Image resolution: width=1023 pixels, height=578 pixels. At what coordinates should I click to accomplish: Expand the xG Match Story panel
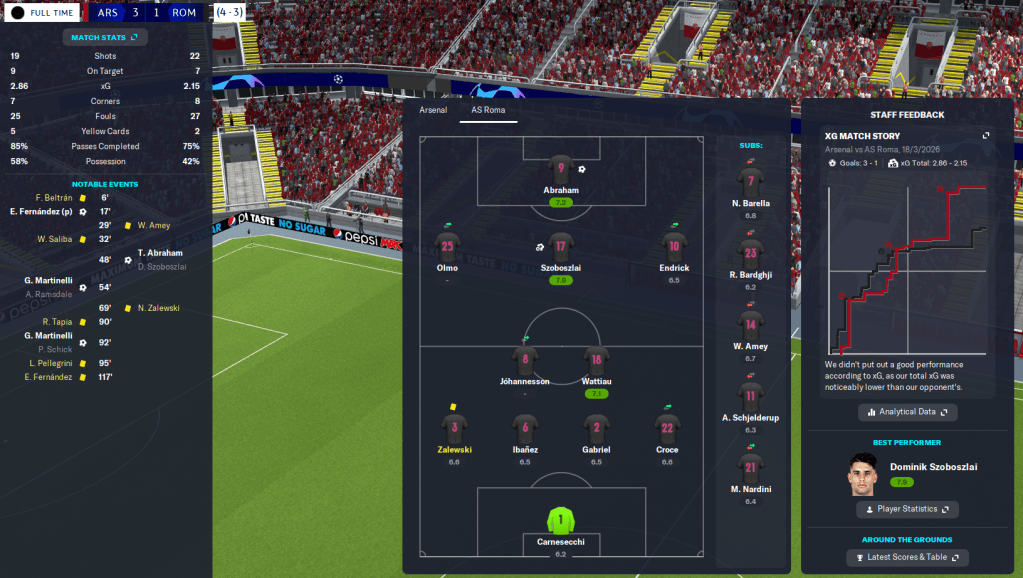click(x=986, y=136)
